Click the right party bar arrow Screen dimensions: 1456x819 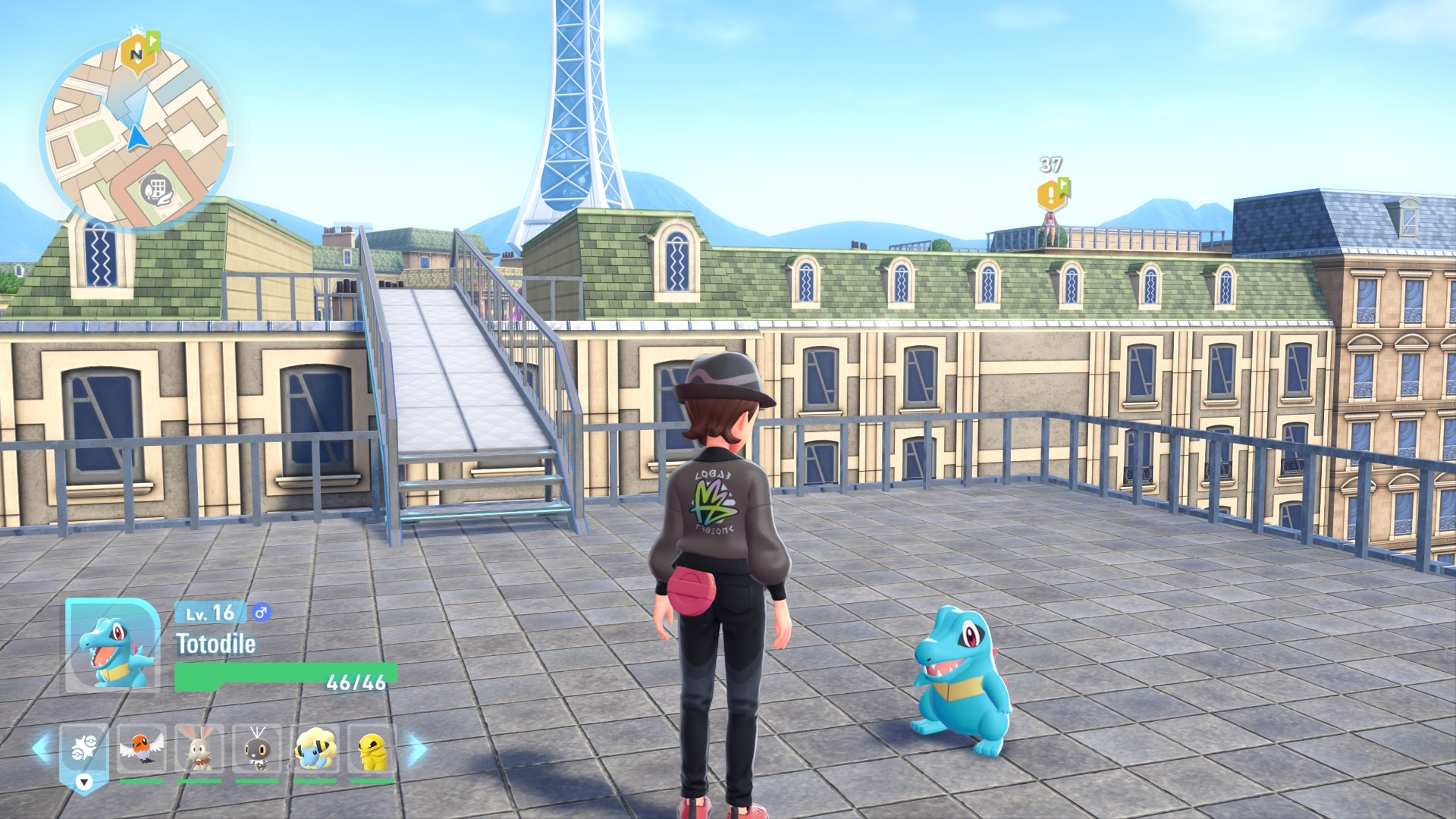click(x=416, y=749)
